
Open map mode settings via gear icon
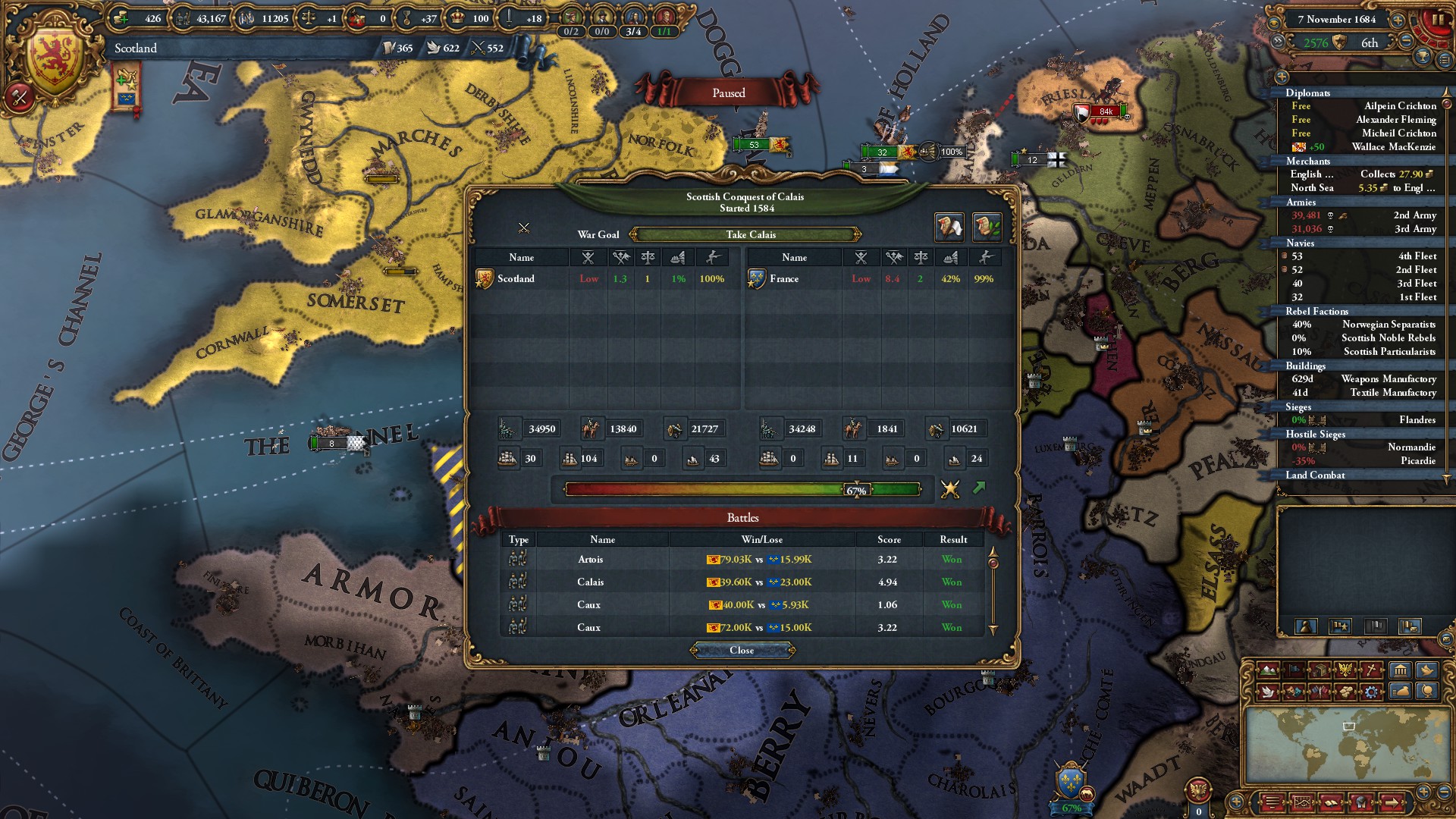pyautogui.click(x=1370, y=692)
